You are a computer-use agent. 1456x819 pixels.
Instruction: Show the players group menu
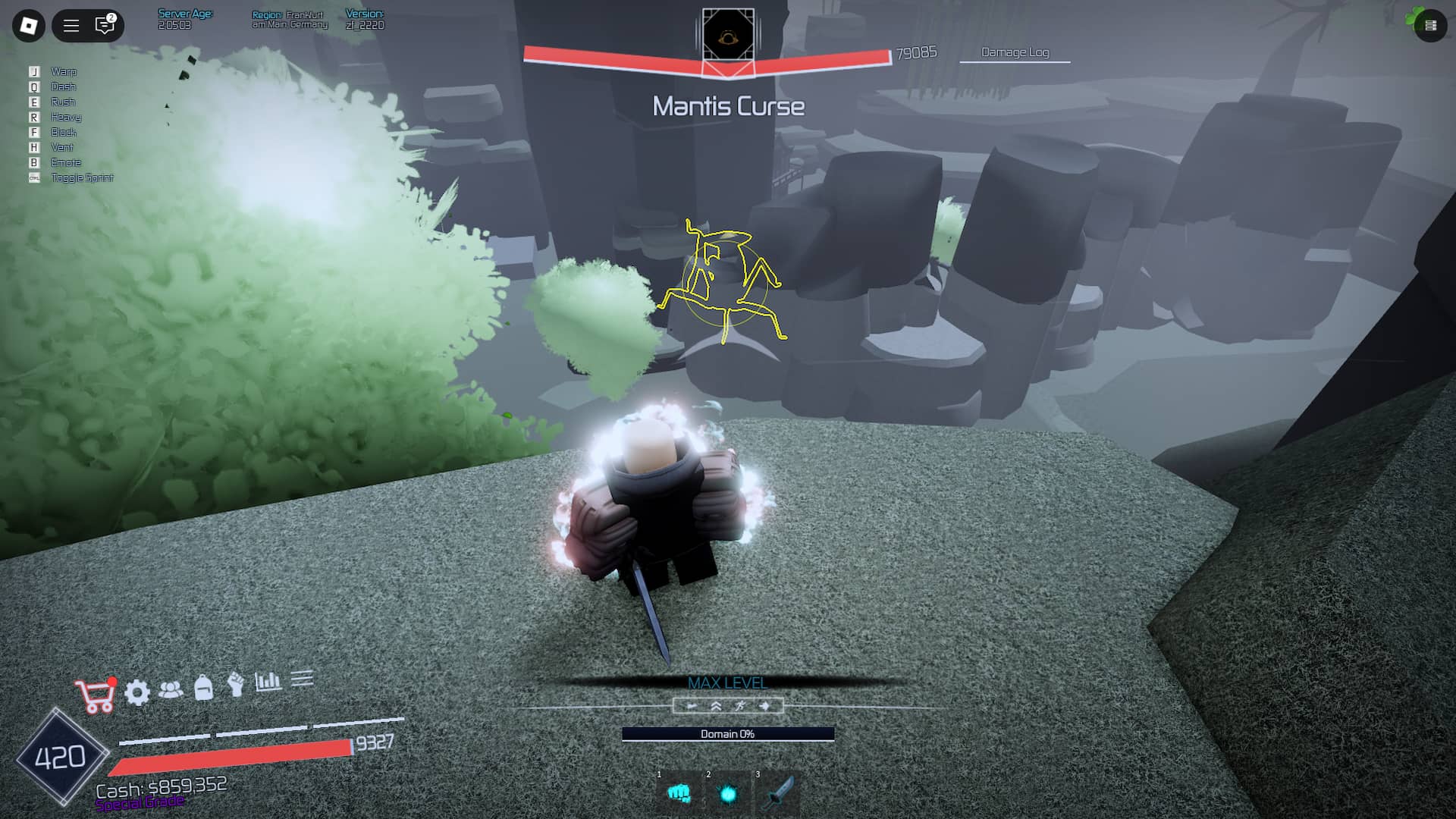click(x=171, y=689)
